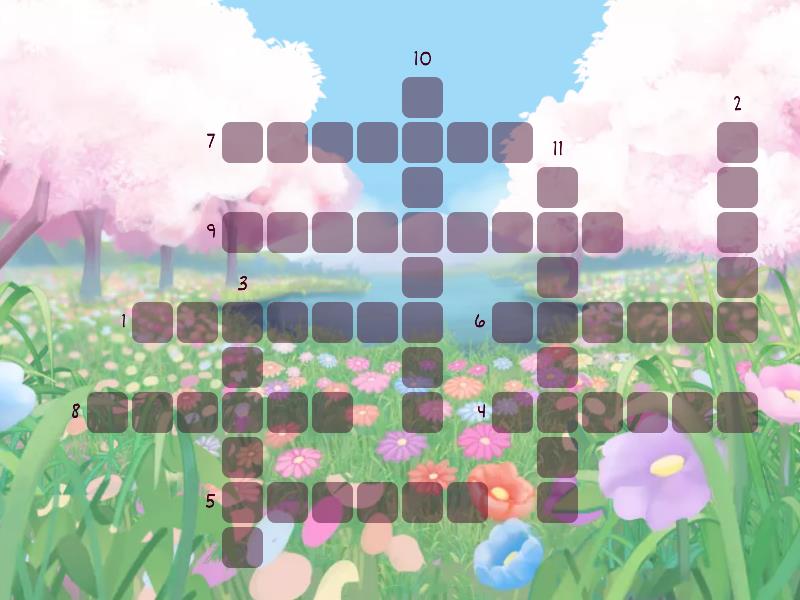The width and height of the screenshot is (800, 600).
Task: Click the first square of 7 across
Action: click(242, 142)
